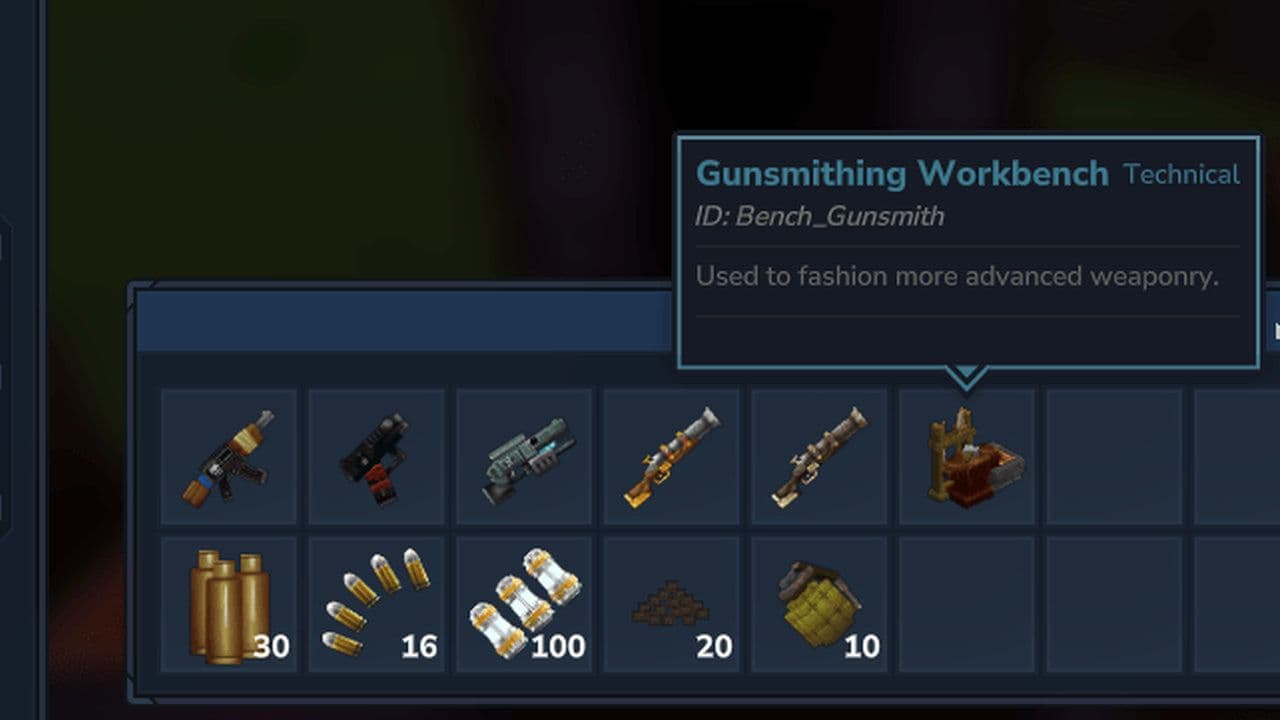This screenshot has height=720, width=1280.
Task: Select the submachine gun in the inventory
Action: pyautogui.click(x=228, y=456)
